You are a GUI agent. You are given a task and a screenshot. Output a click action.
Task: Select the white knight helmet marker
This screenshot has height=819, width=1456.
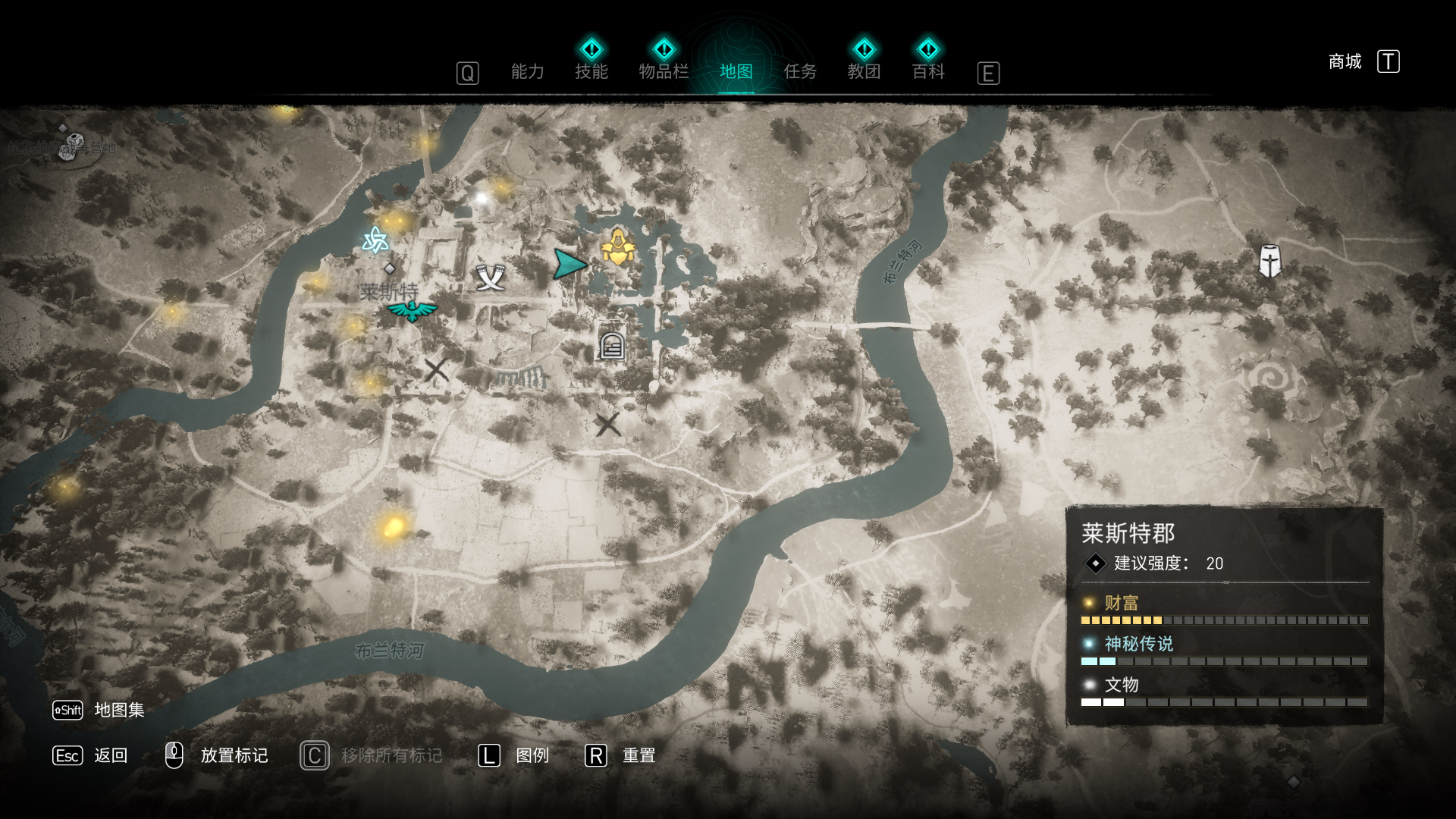tap(1269, 262)
